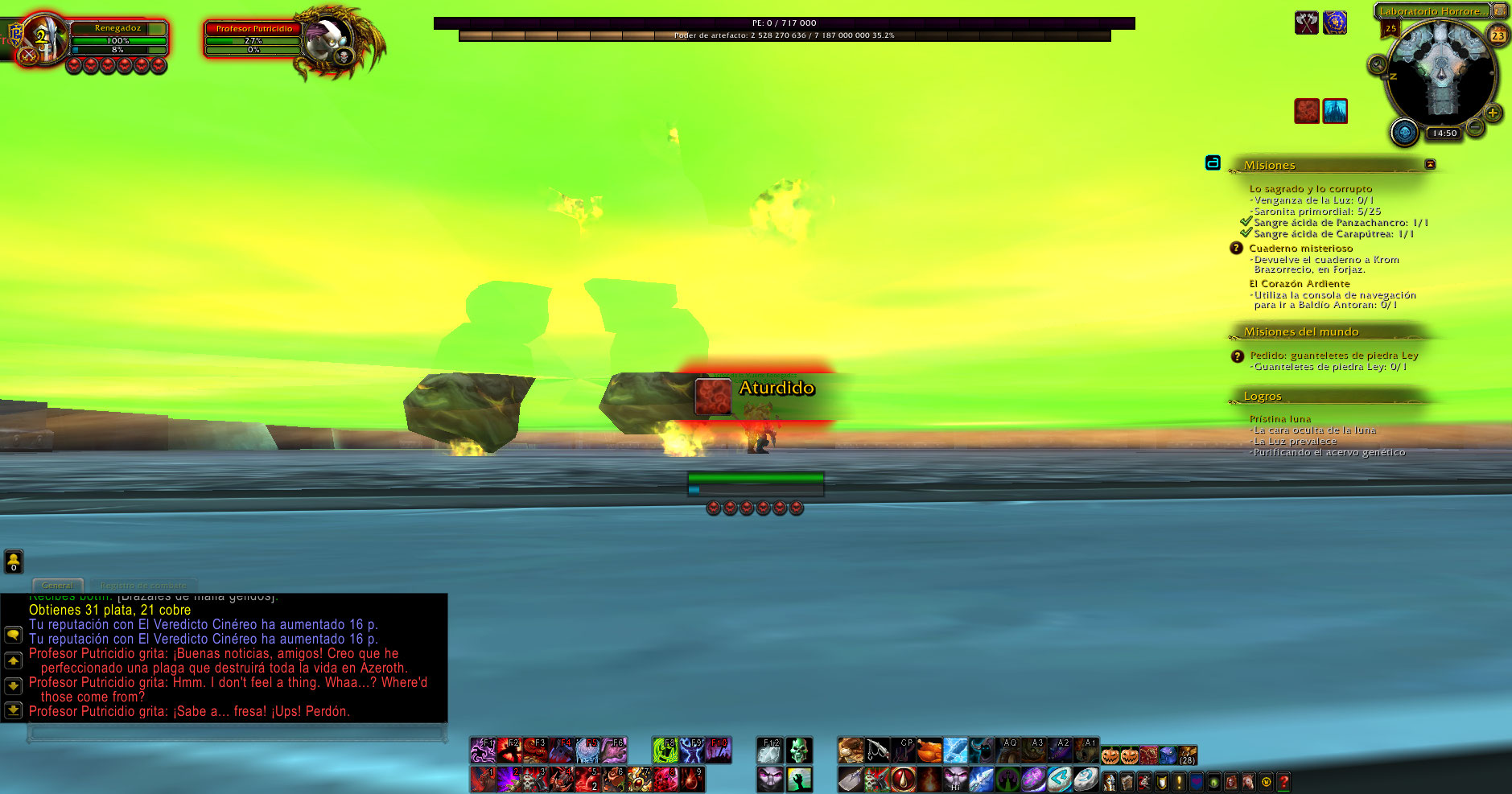The width and height of the screenshot is (1512, 794).
Task: Use the roasted bird food item
Action: 929,751
